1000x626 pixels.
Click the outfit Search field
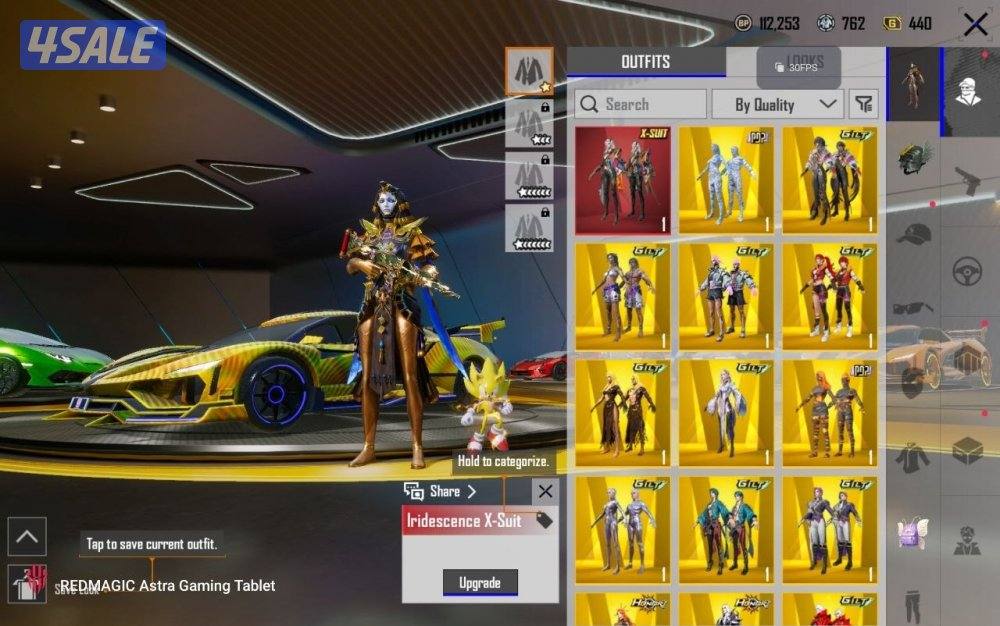(640, 104)
